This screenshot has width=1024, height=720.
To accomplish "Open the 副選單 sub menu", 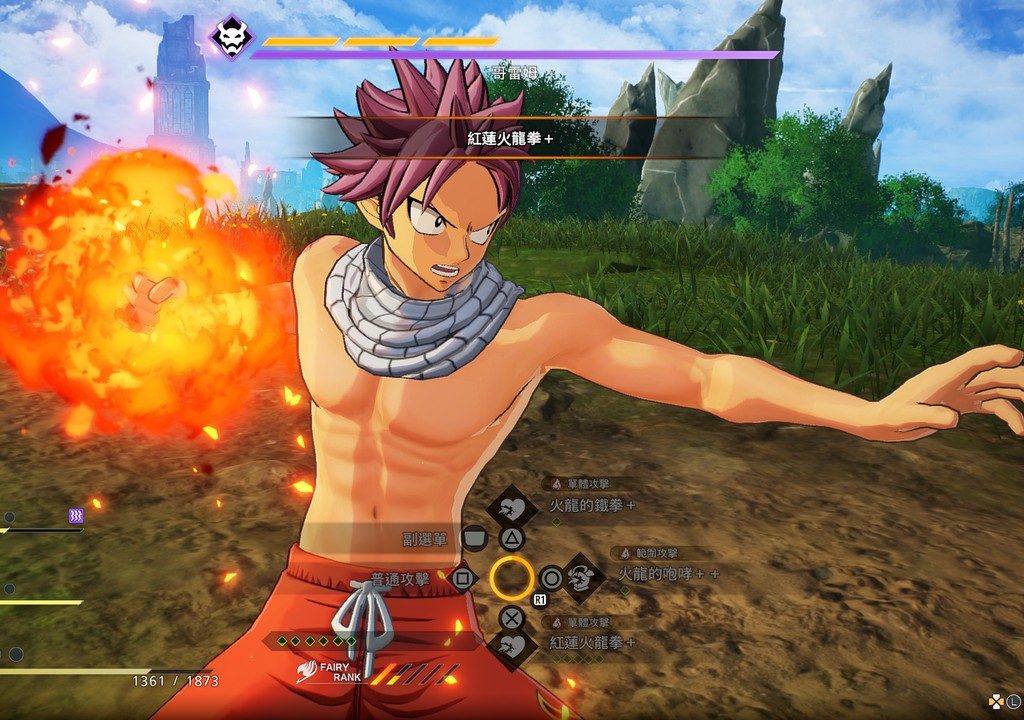I will [x=474, y=539].
